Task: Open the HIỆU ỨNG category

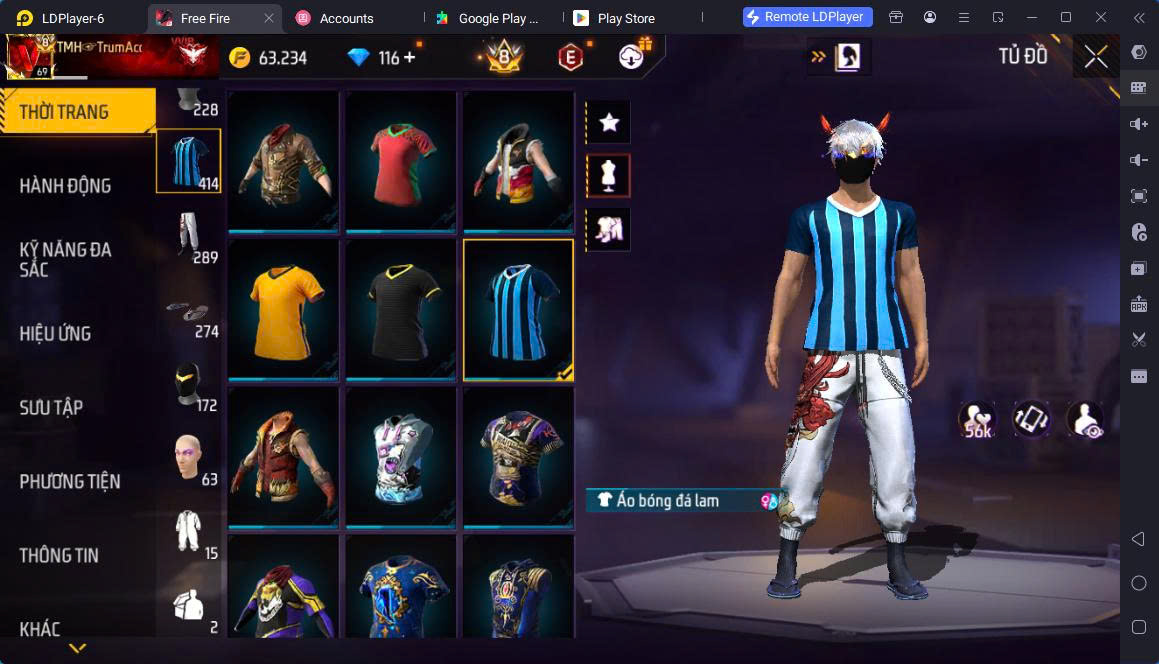Action: (56, 334)
